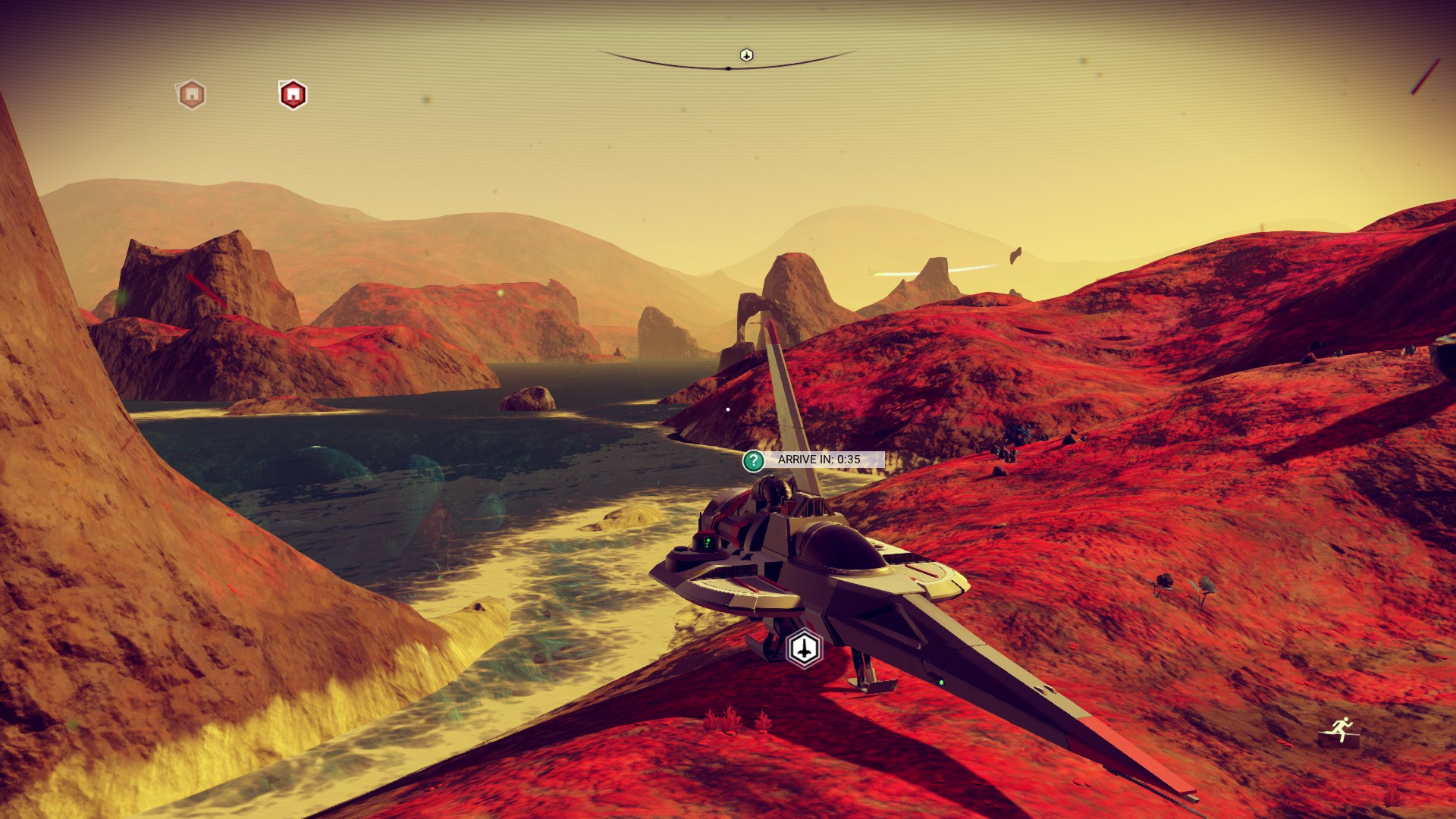The width and height of the screenshot is (1456, 819).
Task: Select the faded shelter waypoint marker
Action: (192, 95)
